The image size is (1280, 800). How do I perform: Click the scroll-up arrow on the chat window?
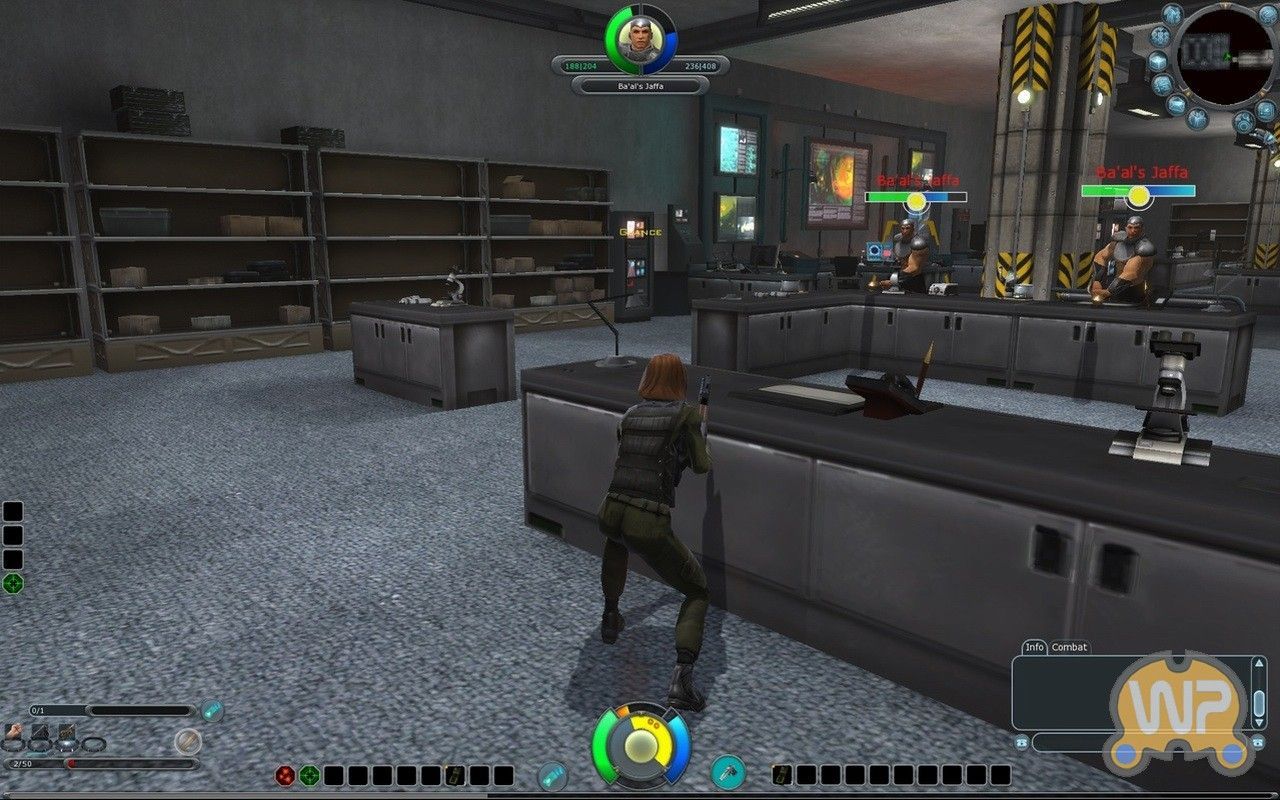(1259, 662)
